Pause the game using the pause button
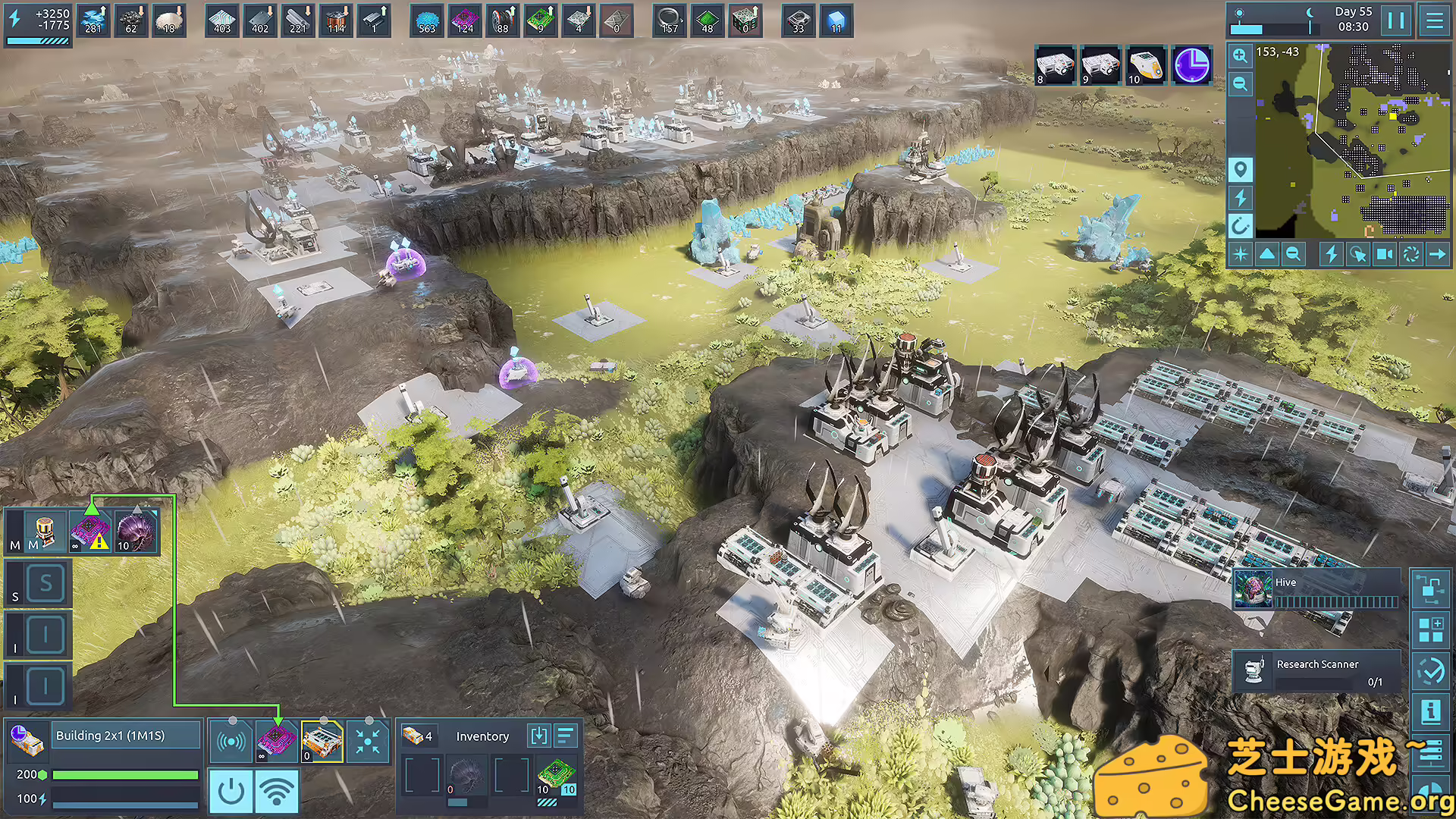1456x819 pixels. click(1396, 20)
